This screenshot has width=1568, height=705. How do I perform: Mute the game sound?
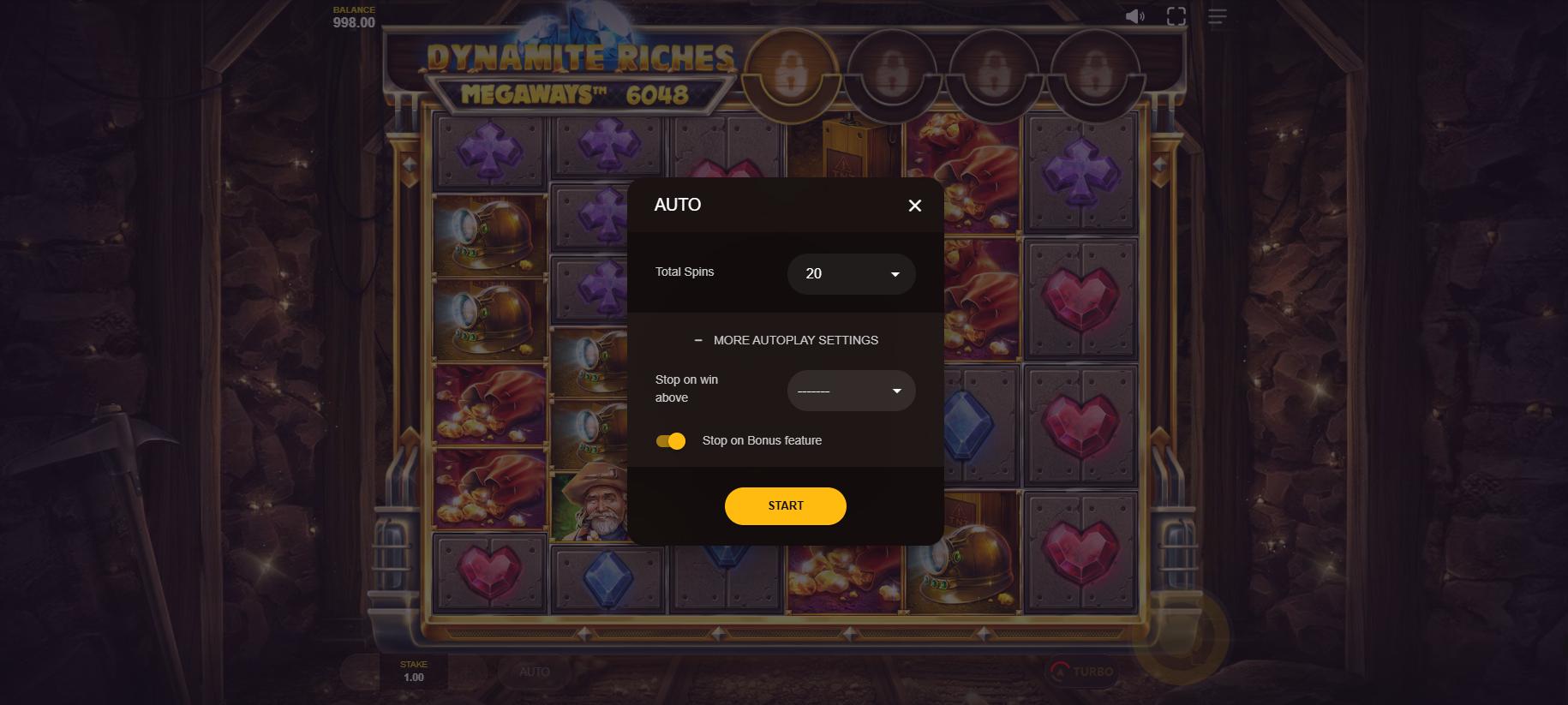(1134, 16)
